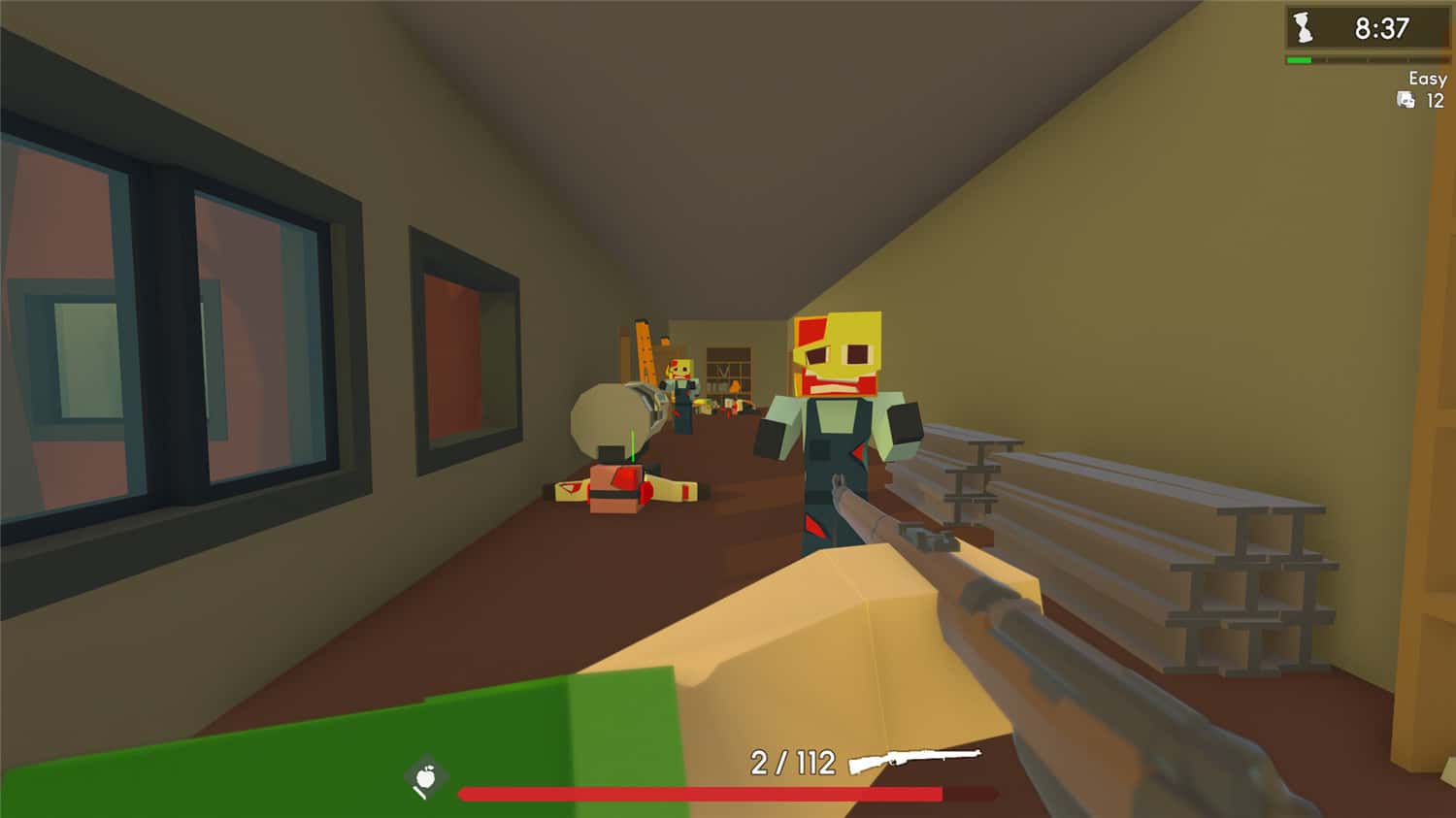Click the green experience bar segment
This screenshot has height=818, width=1456.
1298,58
